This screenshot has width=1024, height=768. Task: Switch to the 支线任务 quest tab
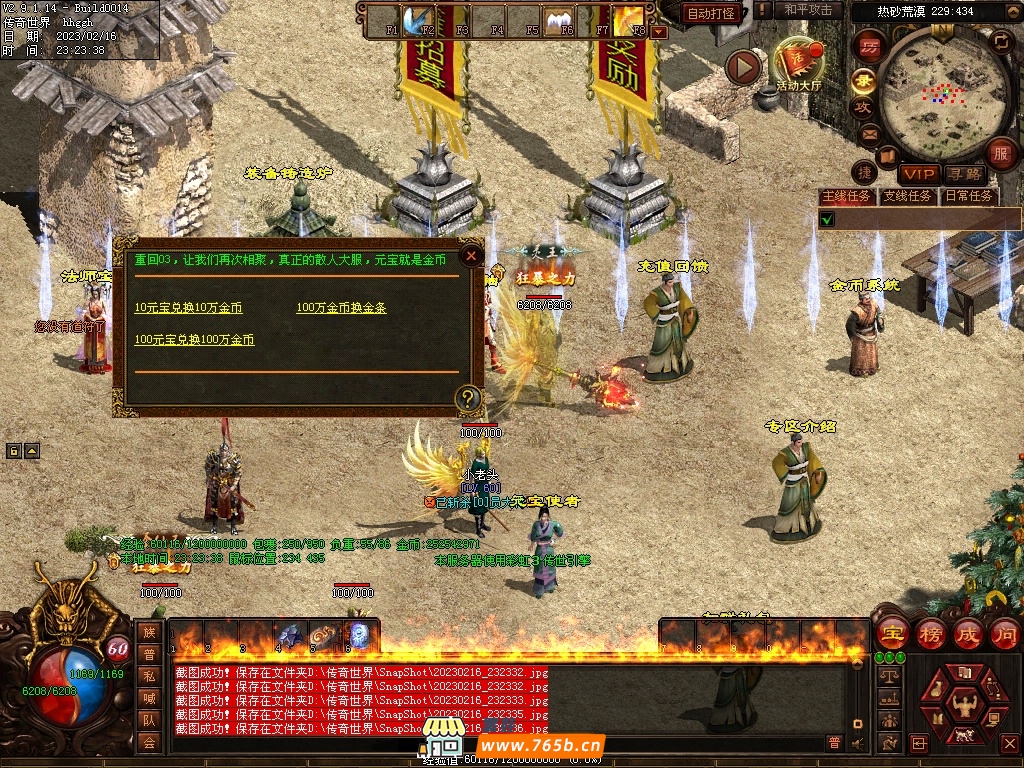(907, 196)
